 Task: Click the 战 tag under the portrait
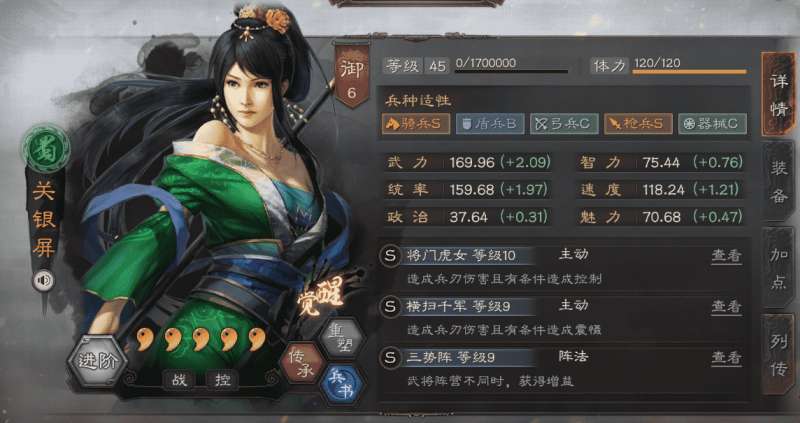[x=181, y=380]
